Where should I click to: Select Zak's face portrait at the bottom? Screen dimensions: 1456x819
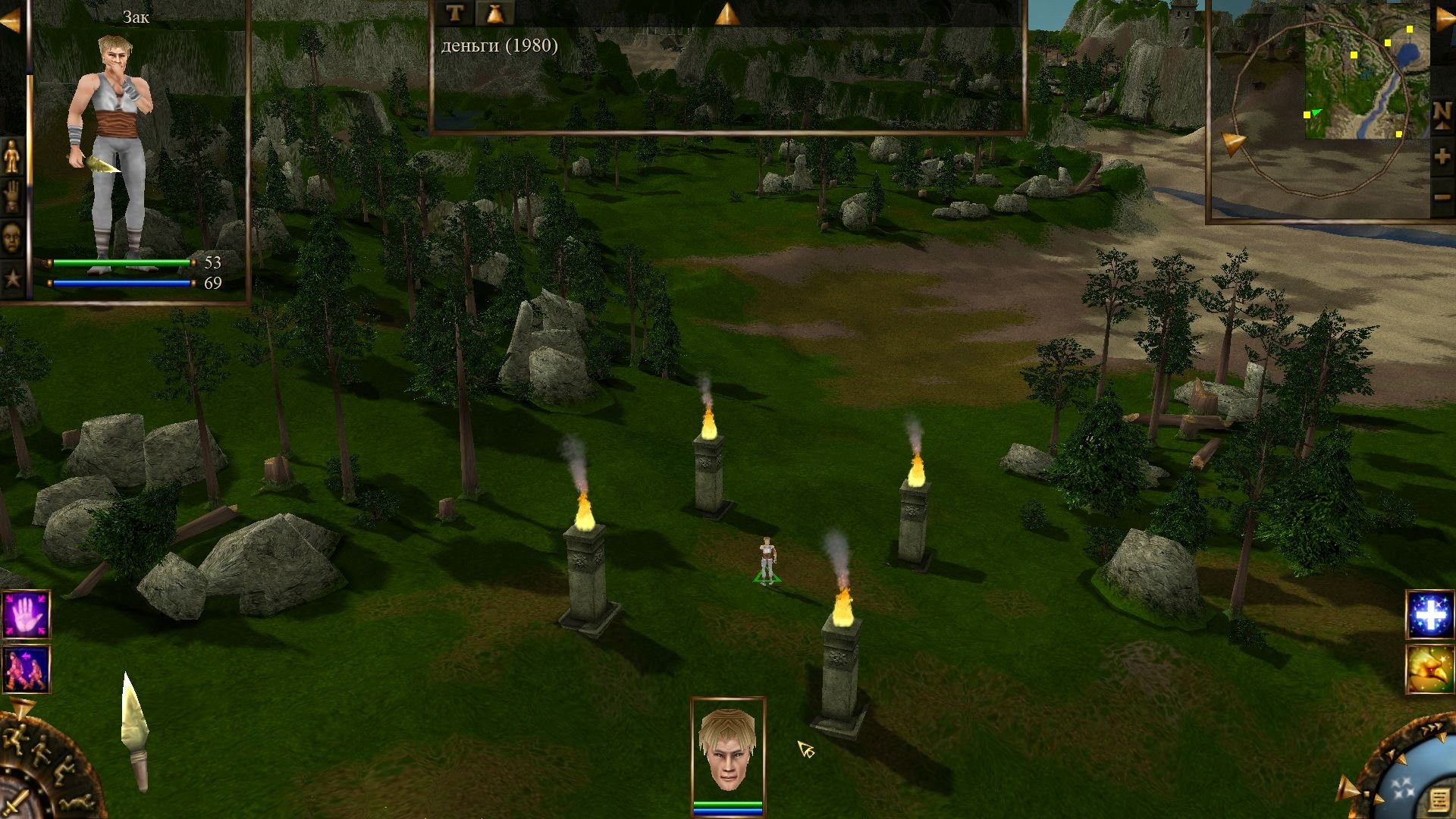click(727, 749)
